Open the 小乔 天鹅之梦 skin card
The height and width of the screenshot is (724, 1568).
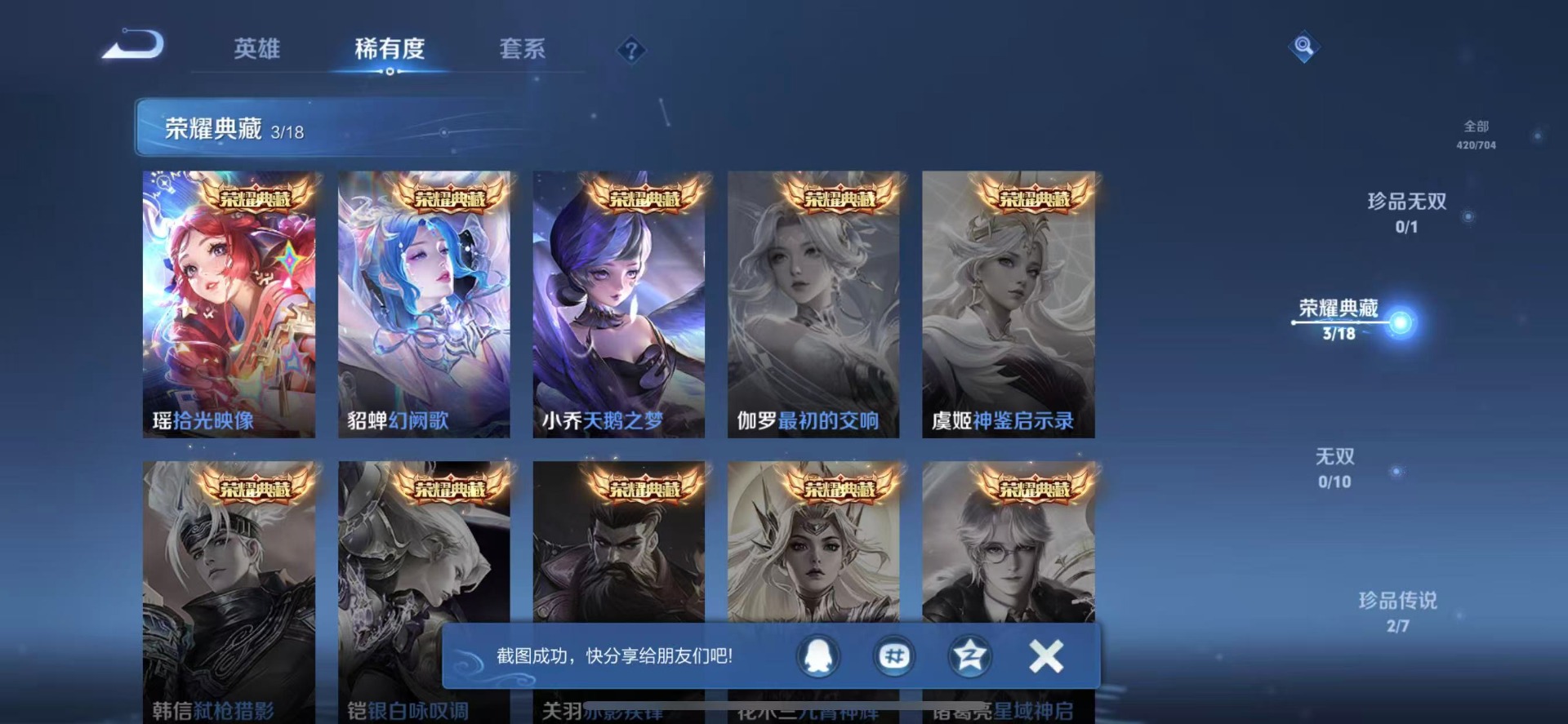click(618, 304)
